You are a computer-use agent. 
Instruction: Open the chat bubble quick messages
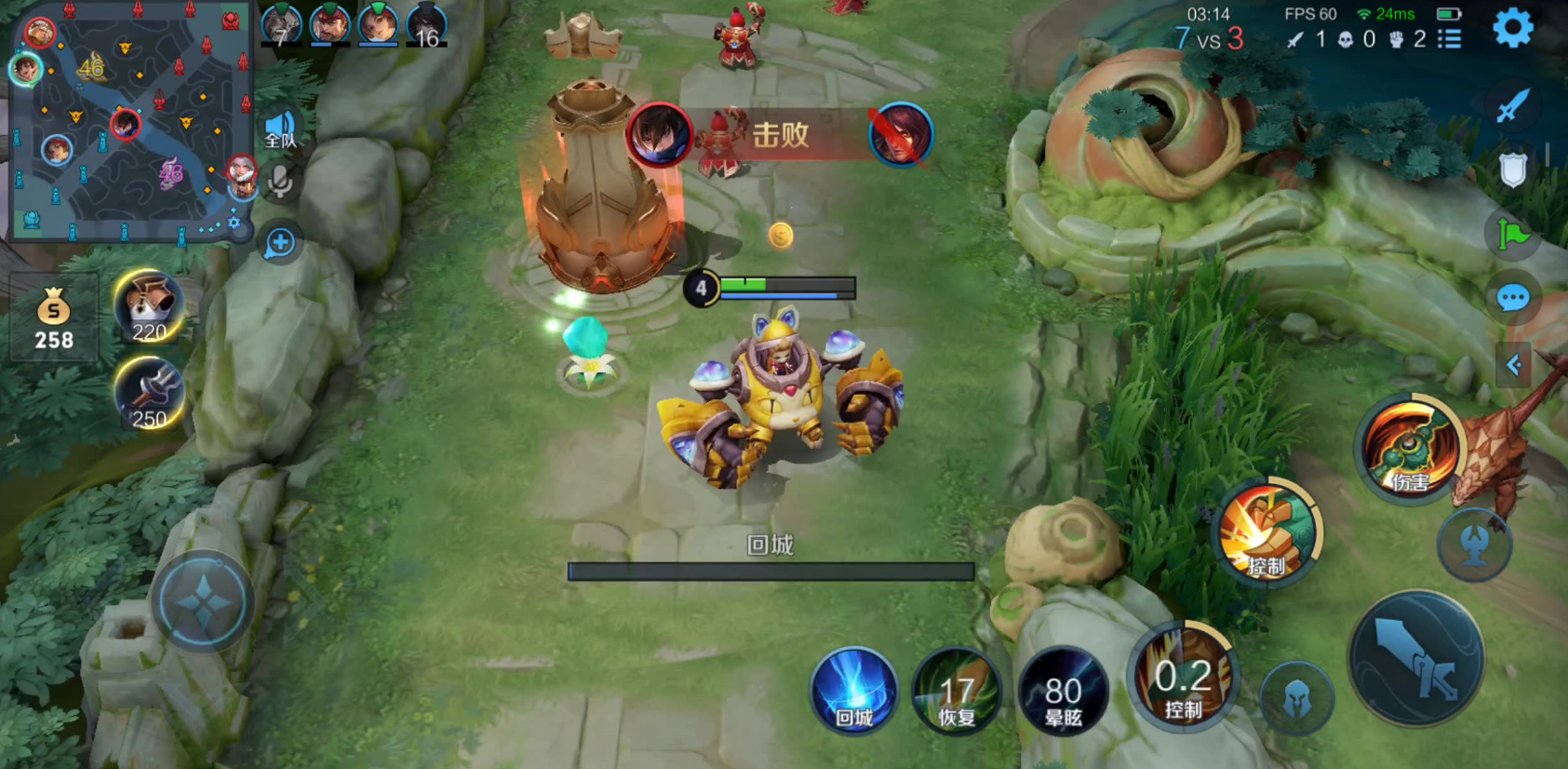click(1512, 298)
